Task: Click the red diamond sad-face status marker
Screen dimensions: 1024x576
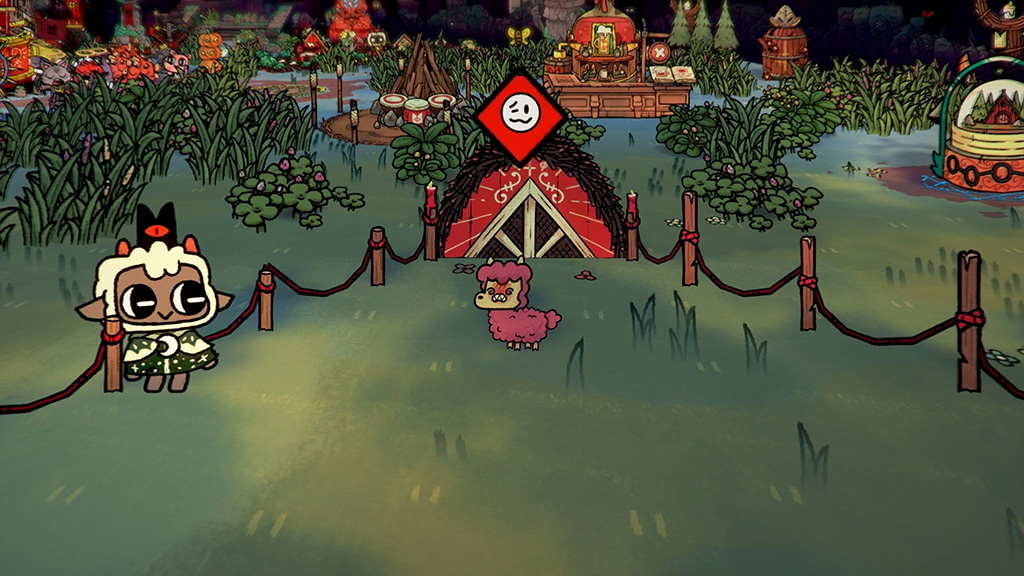Action: 518,114
